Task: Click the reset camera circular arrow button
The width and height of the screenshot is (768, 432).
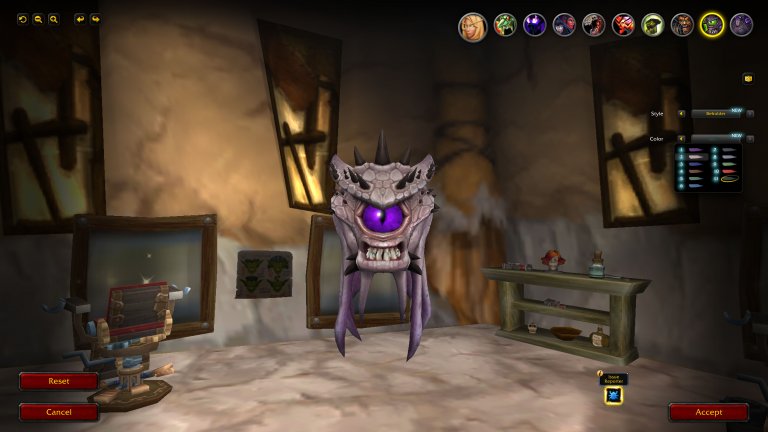Action: (23, 19)
